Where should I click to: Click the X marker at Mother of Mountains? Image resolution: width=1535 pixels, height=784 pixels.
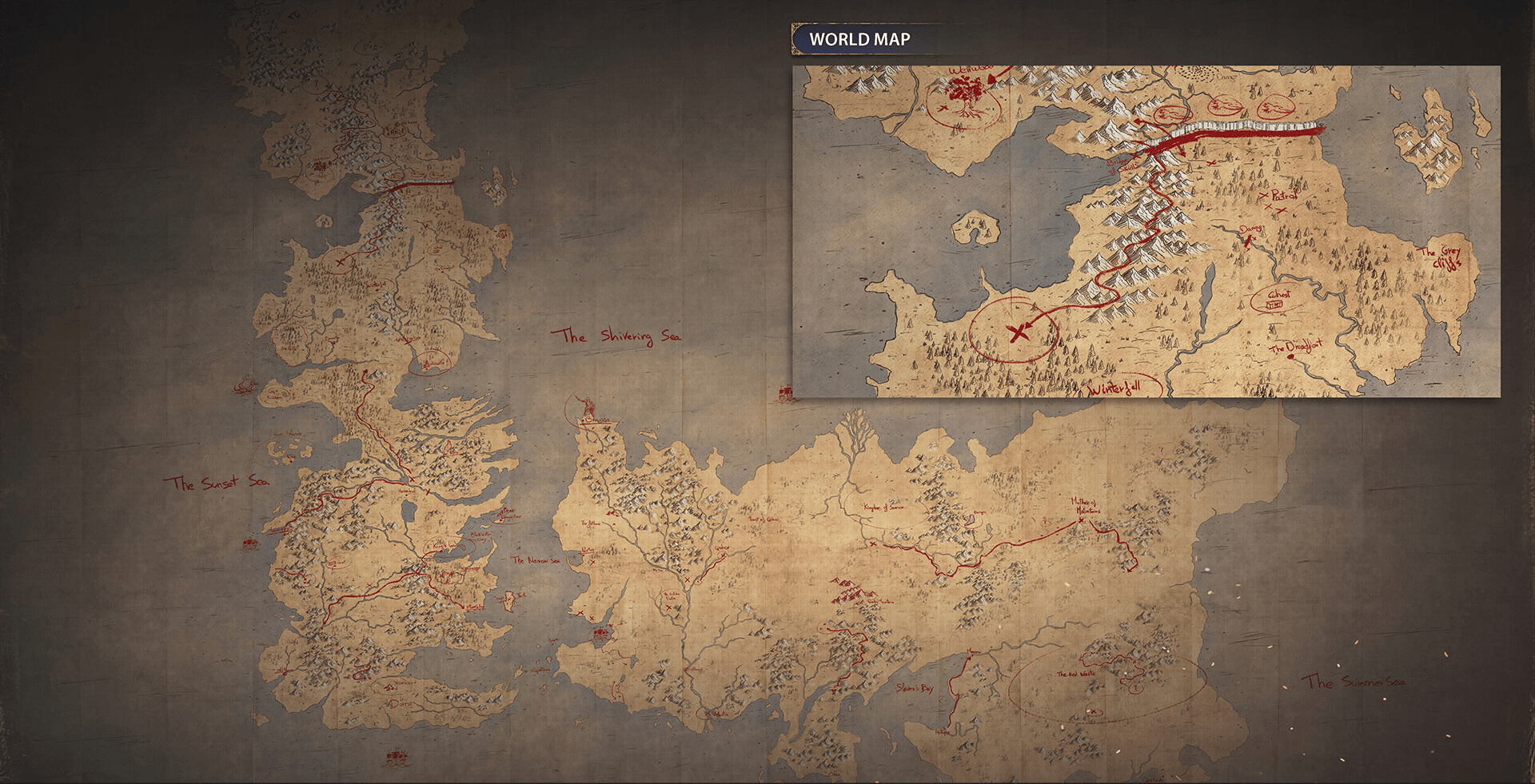tap(1081, 519)
